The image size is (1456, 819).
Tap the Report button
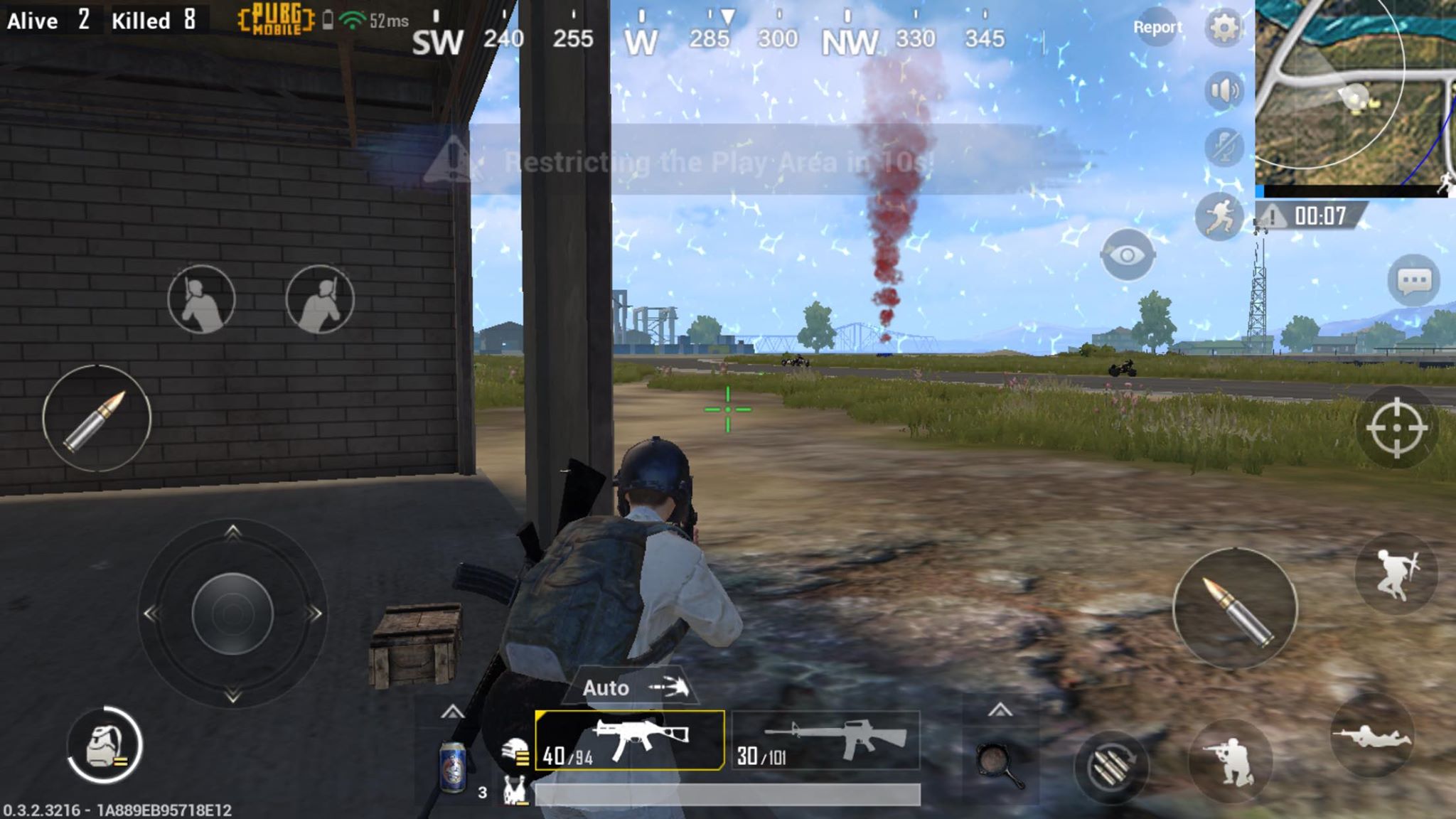tap(1159, 27)
